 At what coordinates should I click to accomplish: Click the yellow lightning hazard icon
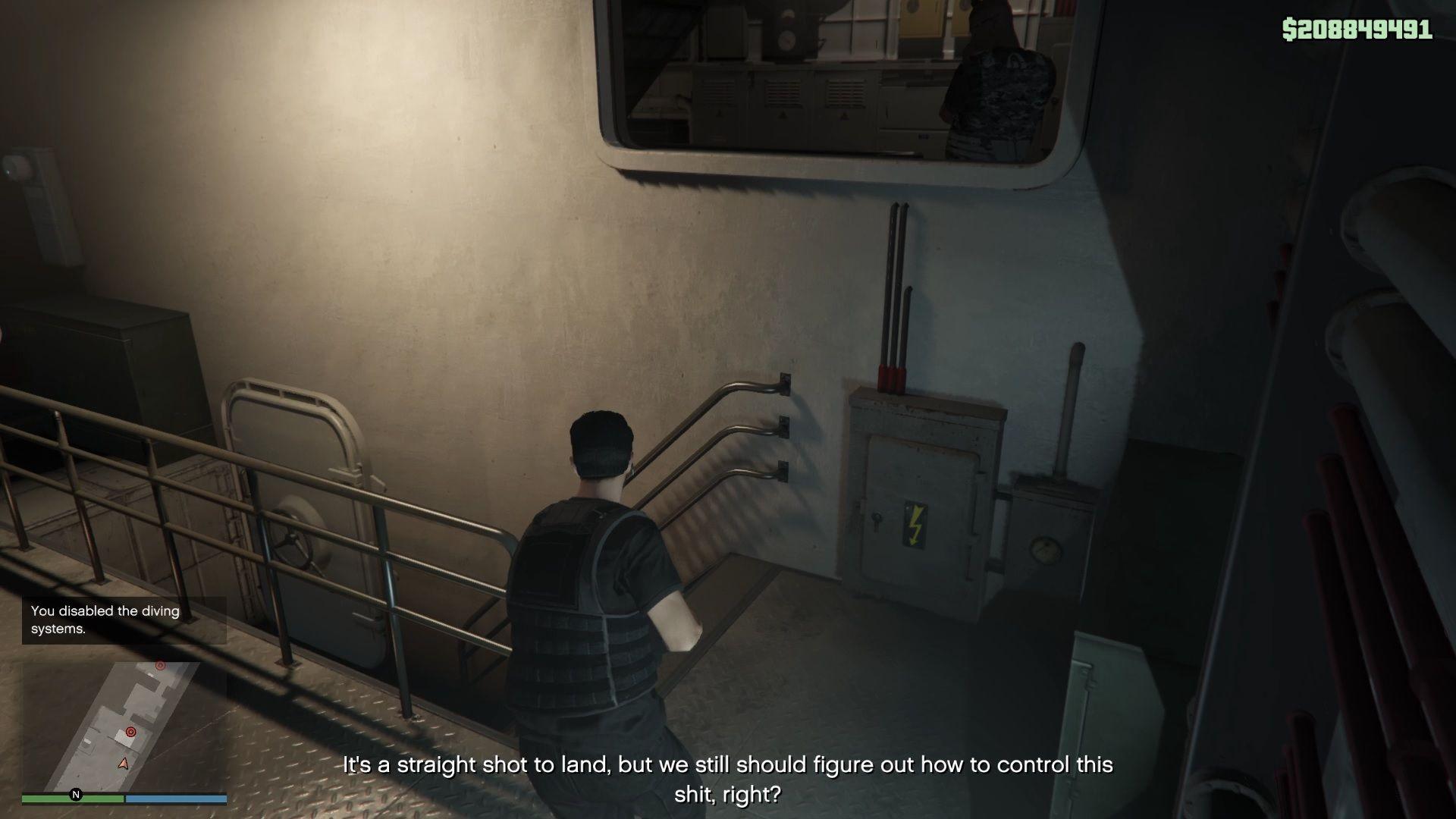(x=916, y=525)
